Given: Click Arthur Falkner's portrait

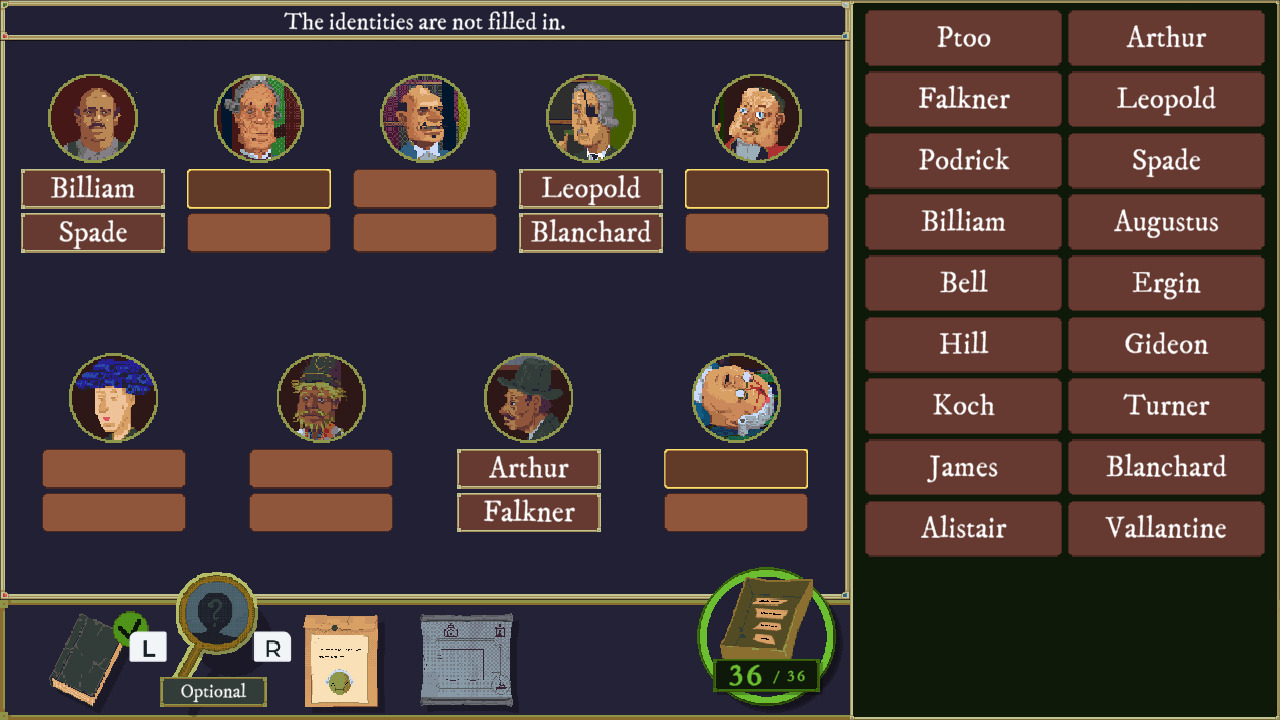Looking at the screenshot, I should pyautogui.click(x=528, y=397).
